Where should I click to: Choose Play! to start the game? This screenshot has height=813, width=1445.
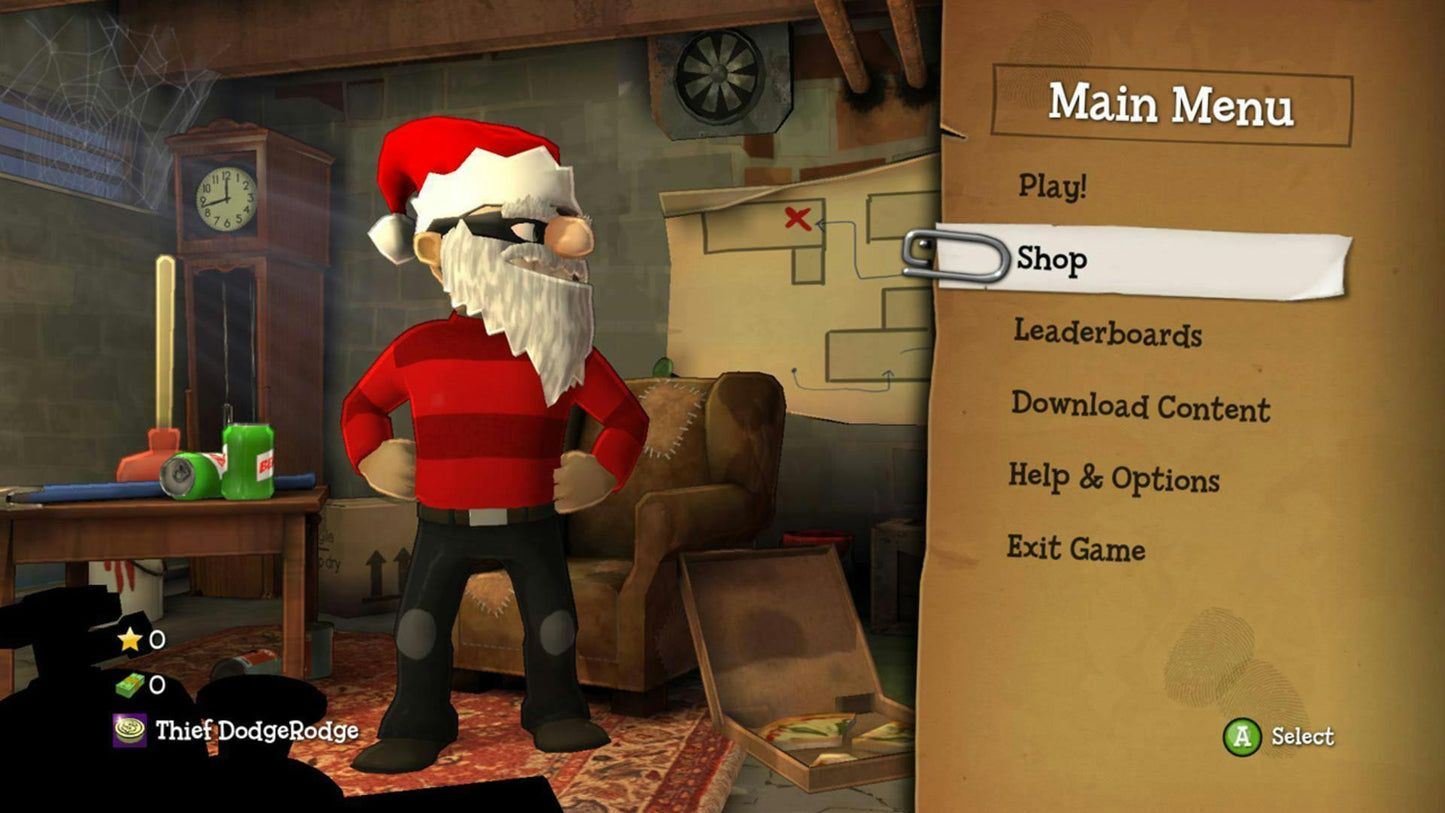[x=1052, y=186]
